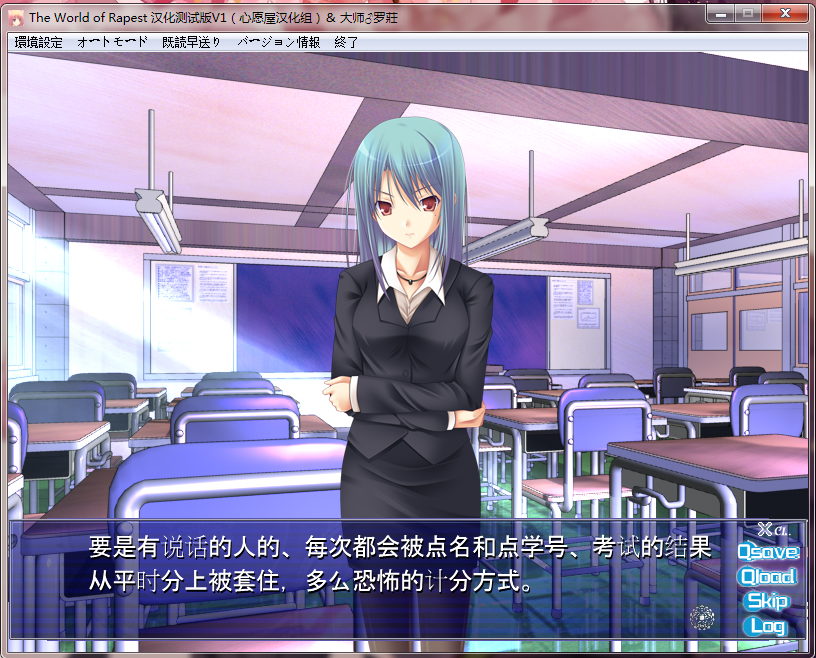
Task: Select the 既読早送り skip-read menu
Action: click(x=192, y=42)
